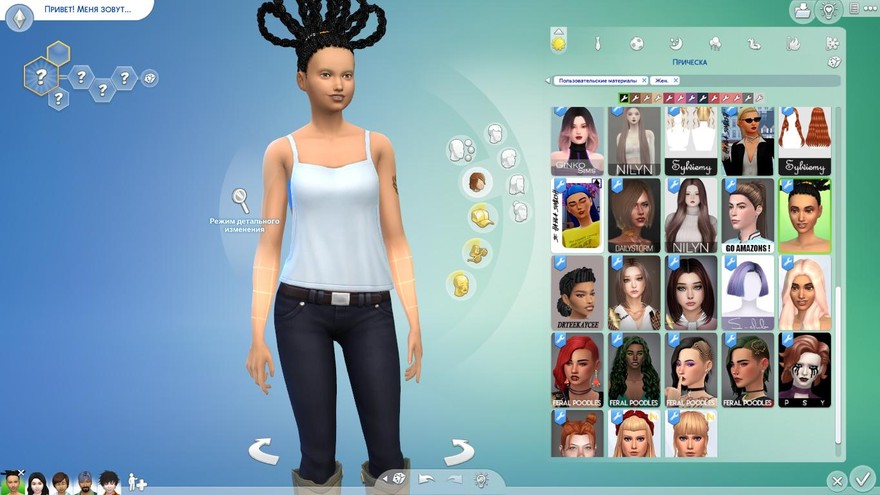Confirm household with the green checkmark
Image resolution: width=880 pixels, height=495 pixels.
click(x=861, y=478)
